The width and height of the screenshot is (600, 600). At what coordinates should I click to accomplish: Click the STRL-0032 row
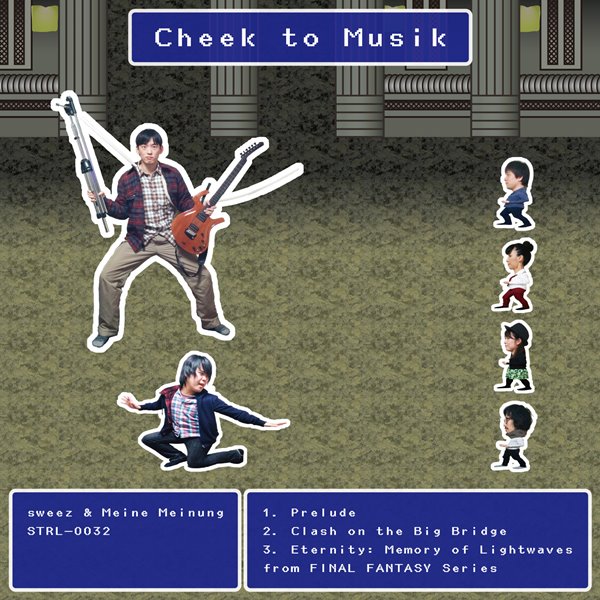(70, 531)
